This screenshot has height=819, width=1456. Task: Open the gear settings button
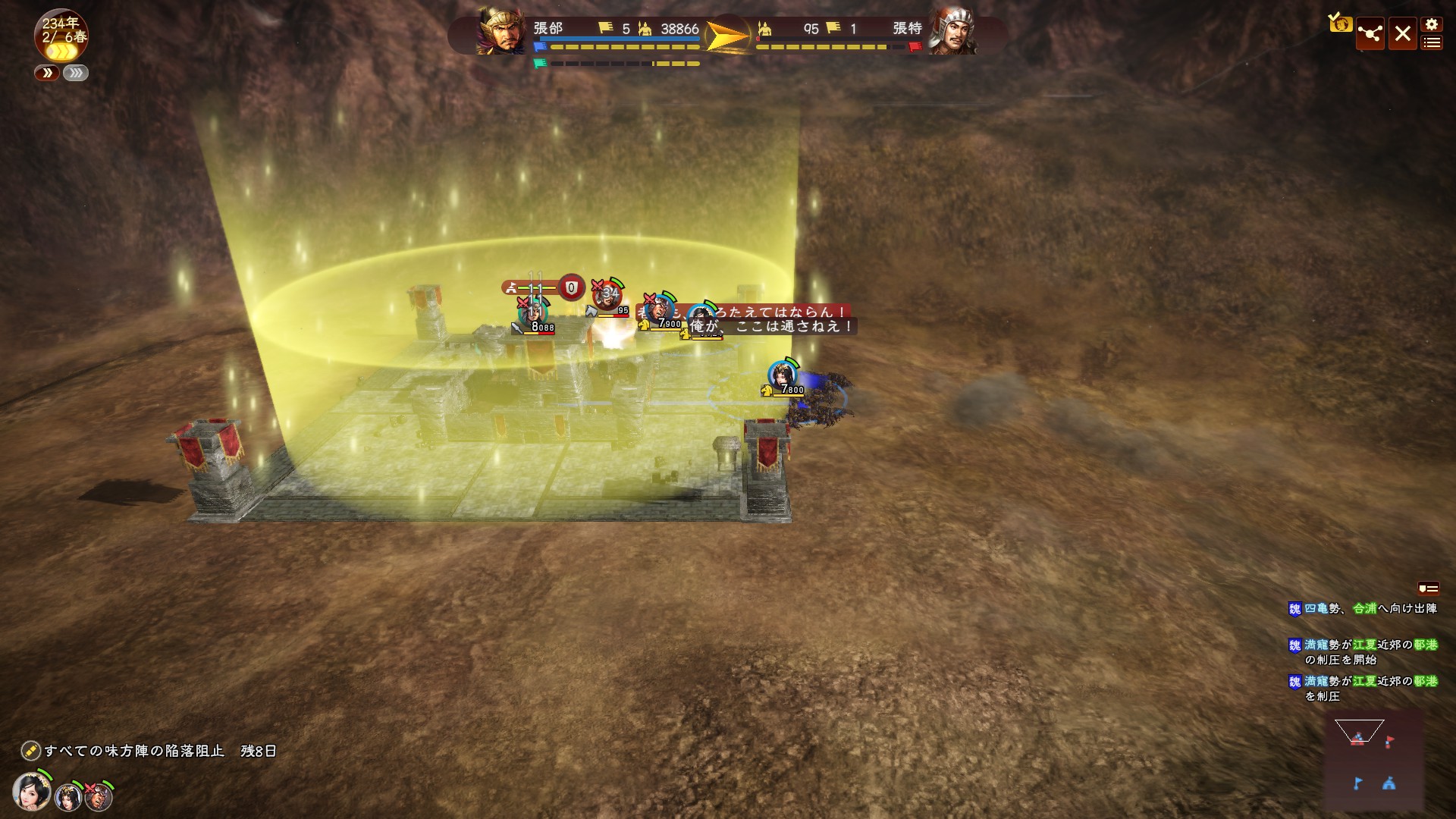pos(1431,24)
